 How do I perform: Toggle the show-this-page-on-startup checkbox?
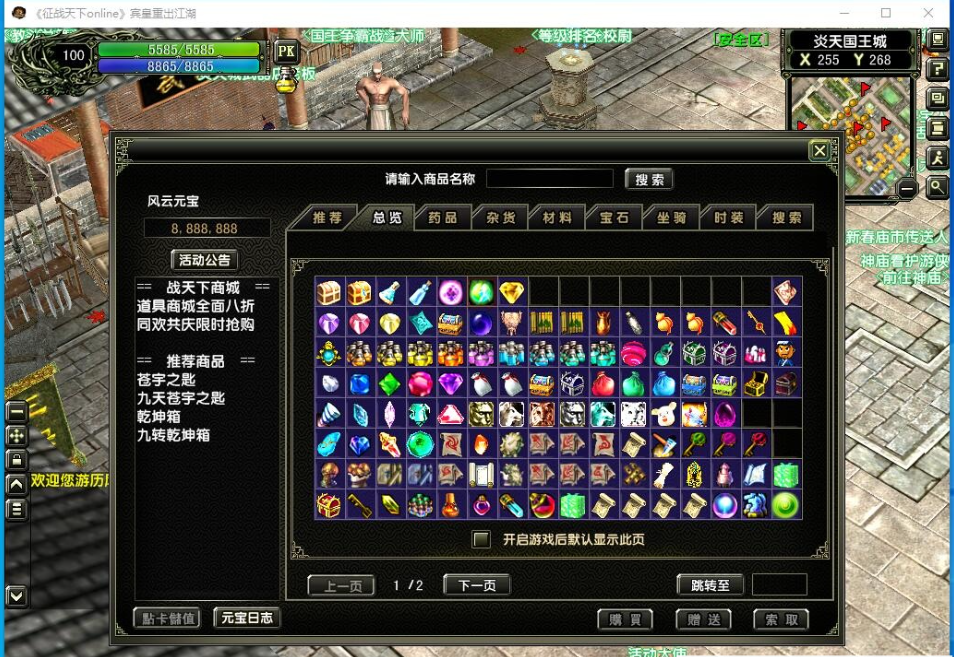[x=482, y=540]
